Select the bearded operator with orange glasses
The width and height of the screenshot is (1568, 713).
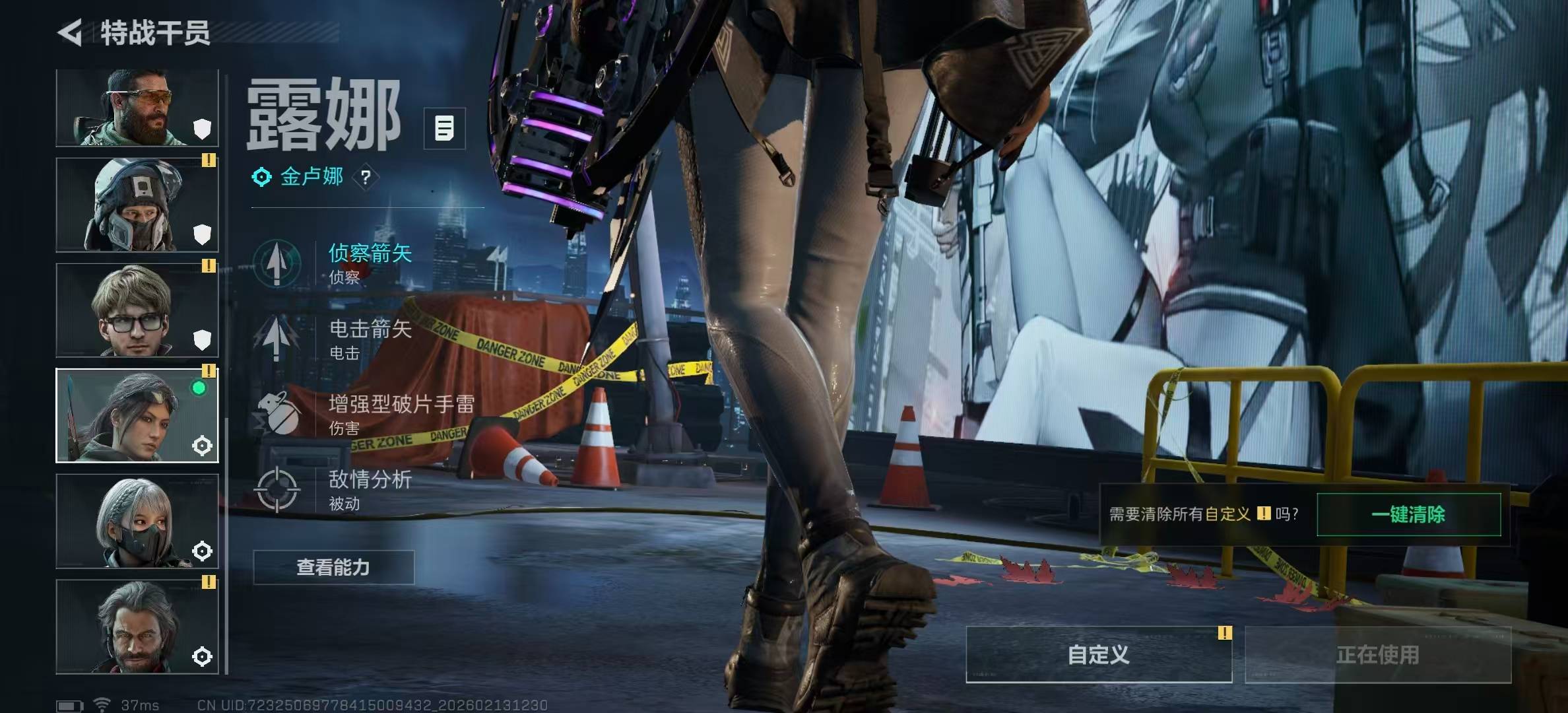point(137,108)
